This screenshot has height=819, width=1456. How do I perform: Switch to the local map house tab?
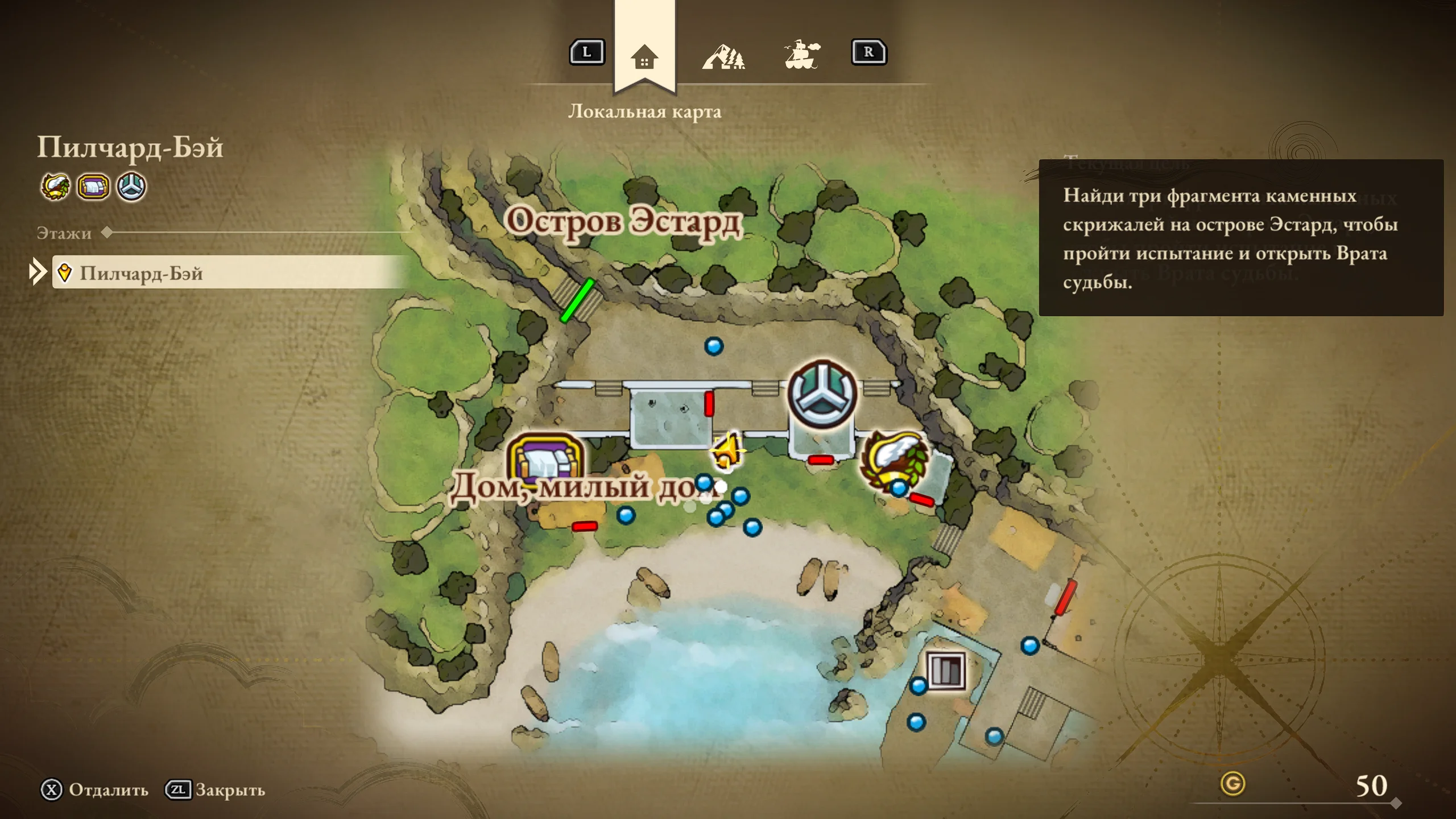[644, 57]
